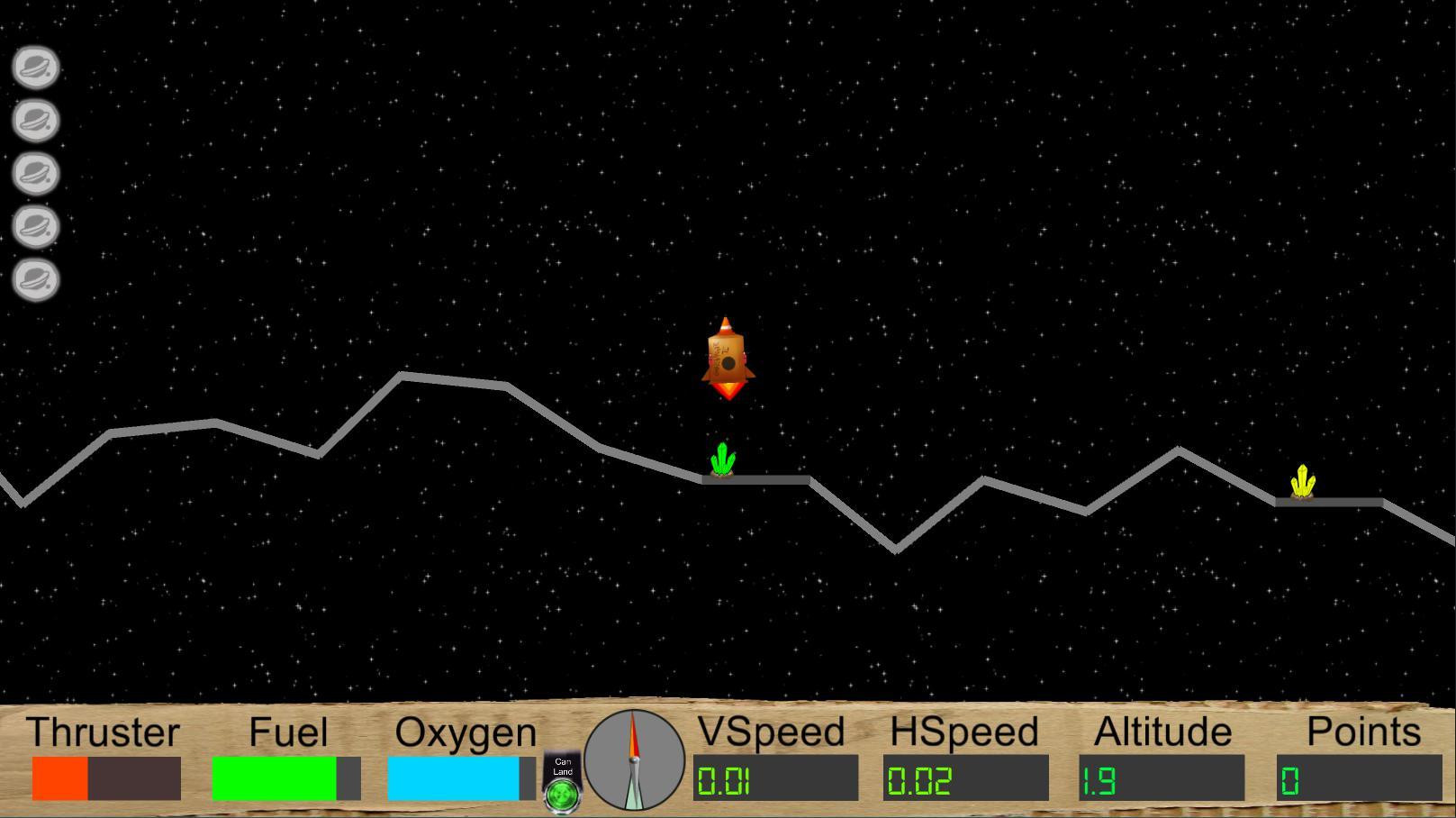Click the green Can Land lamp

(561, 796)
